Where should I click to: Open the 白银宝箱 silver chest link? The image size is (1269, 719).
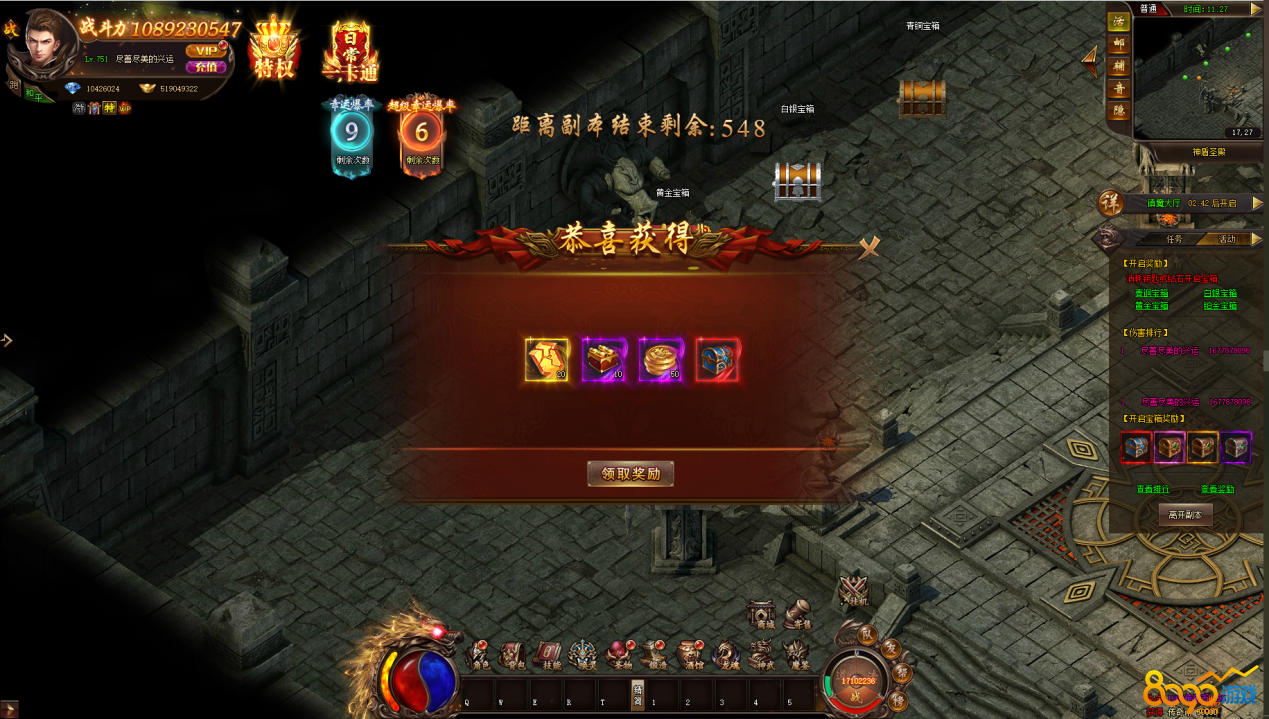[x=1219, y=293]
